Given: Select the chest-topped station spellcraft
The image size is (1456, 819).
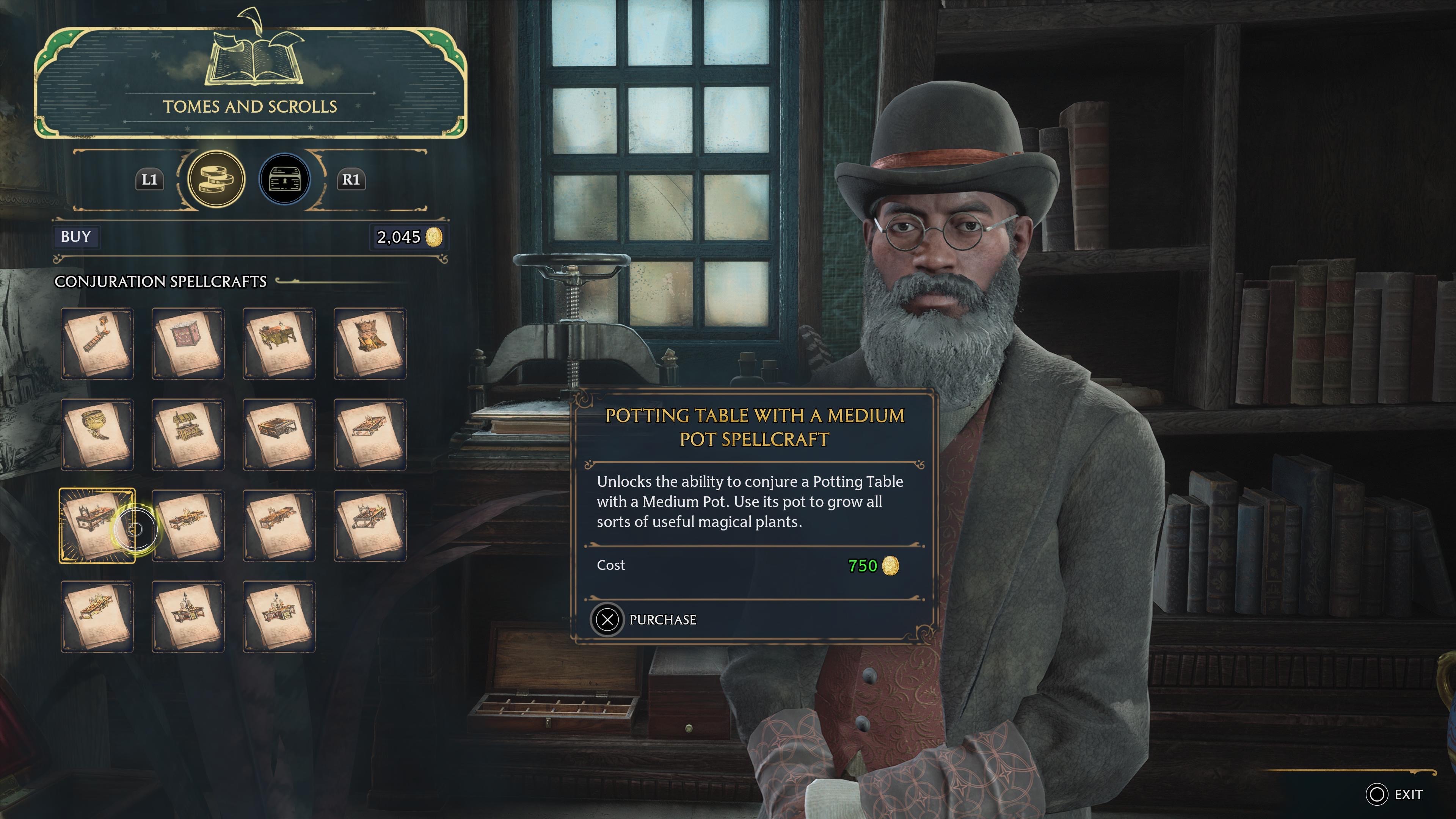Looking at the screenshot, I should pyautogui.click(x=188, y=434).
